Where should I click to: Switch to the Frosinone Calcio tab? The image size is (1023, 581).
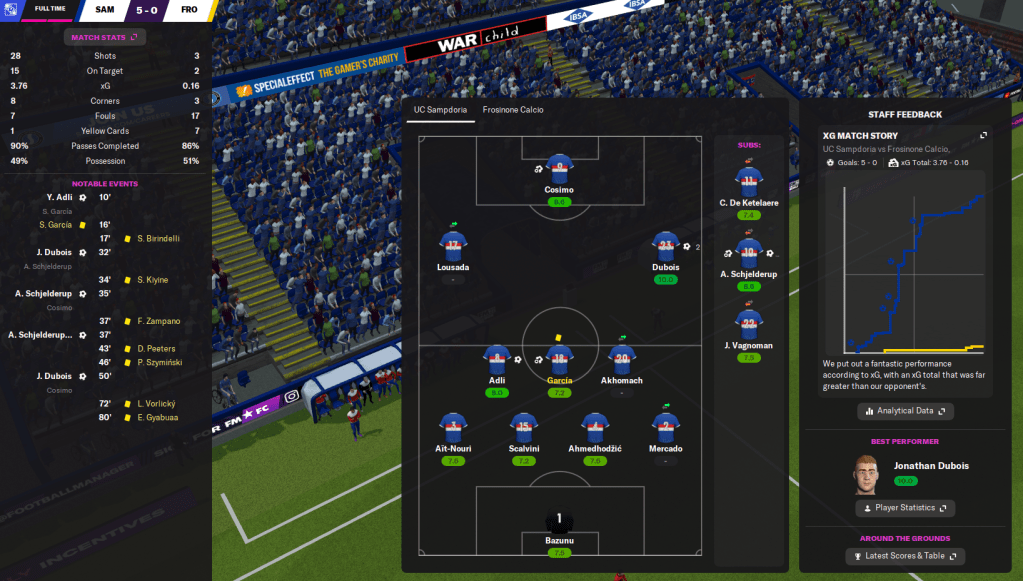point(512,110)
